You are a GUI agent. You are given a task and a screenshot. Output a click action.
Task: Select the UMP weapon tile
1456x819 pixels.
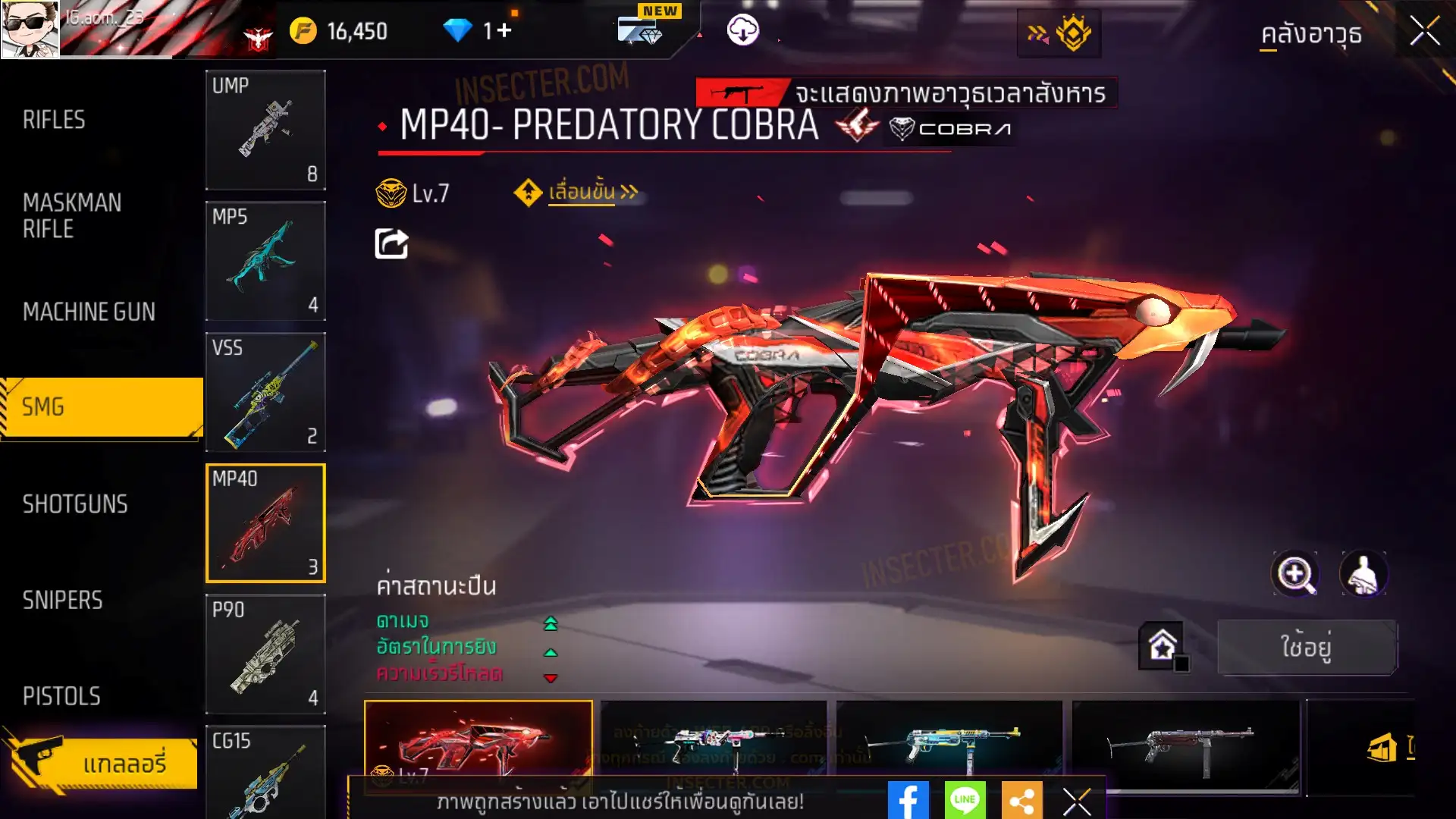(265, 130)
